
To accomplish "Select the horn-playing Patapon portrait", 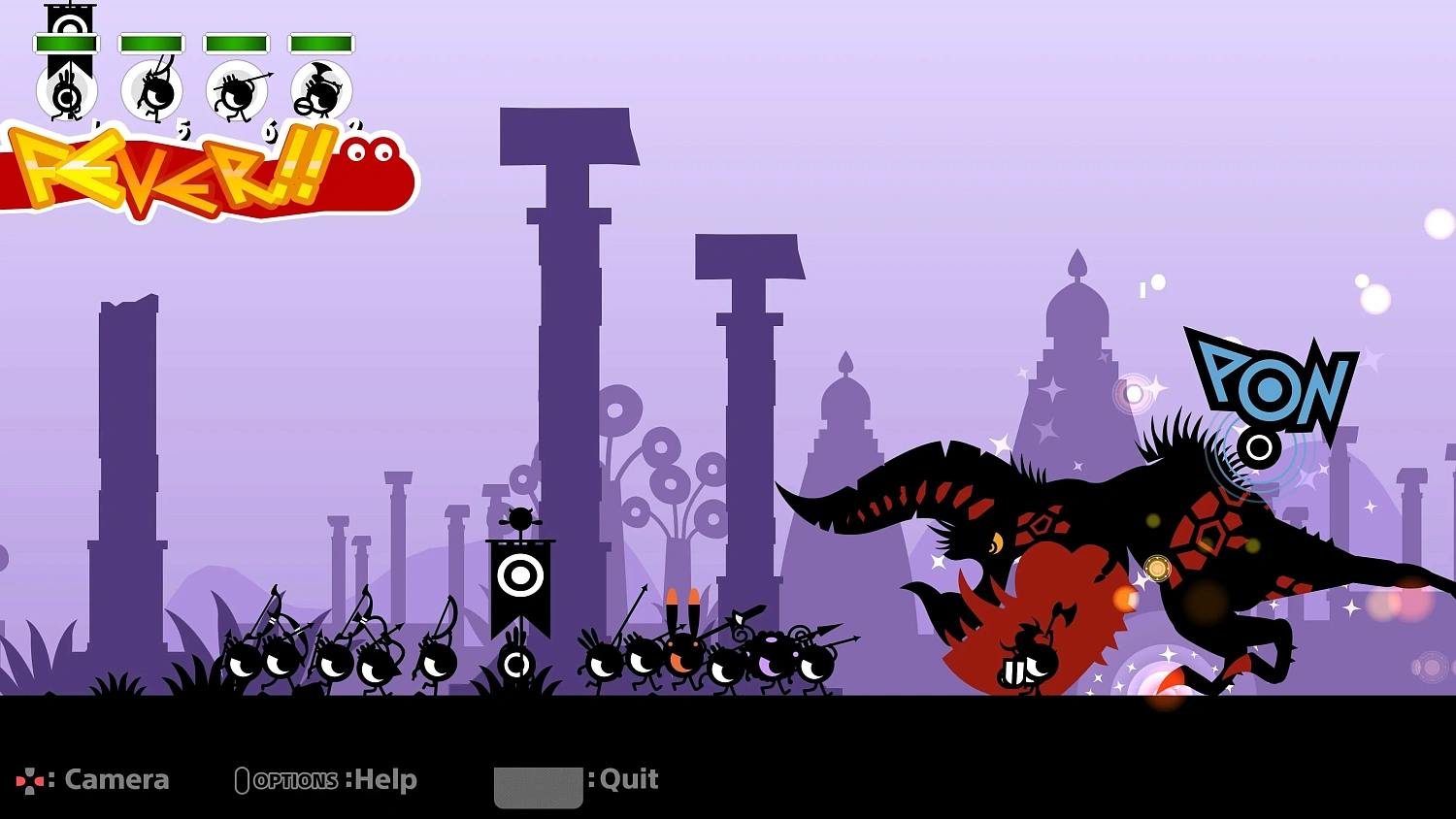I will click(x=317, y=92).
